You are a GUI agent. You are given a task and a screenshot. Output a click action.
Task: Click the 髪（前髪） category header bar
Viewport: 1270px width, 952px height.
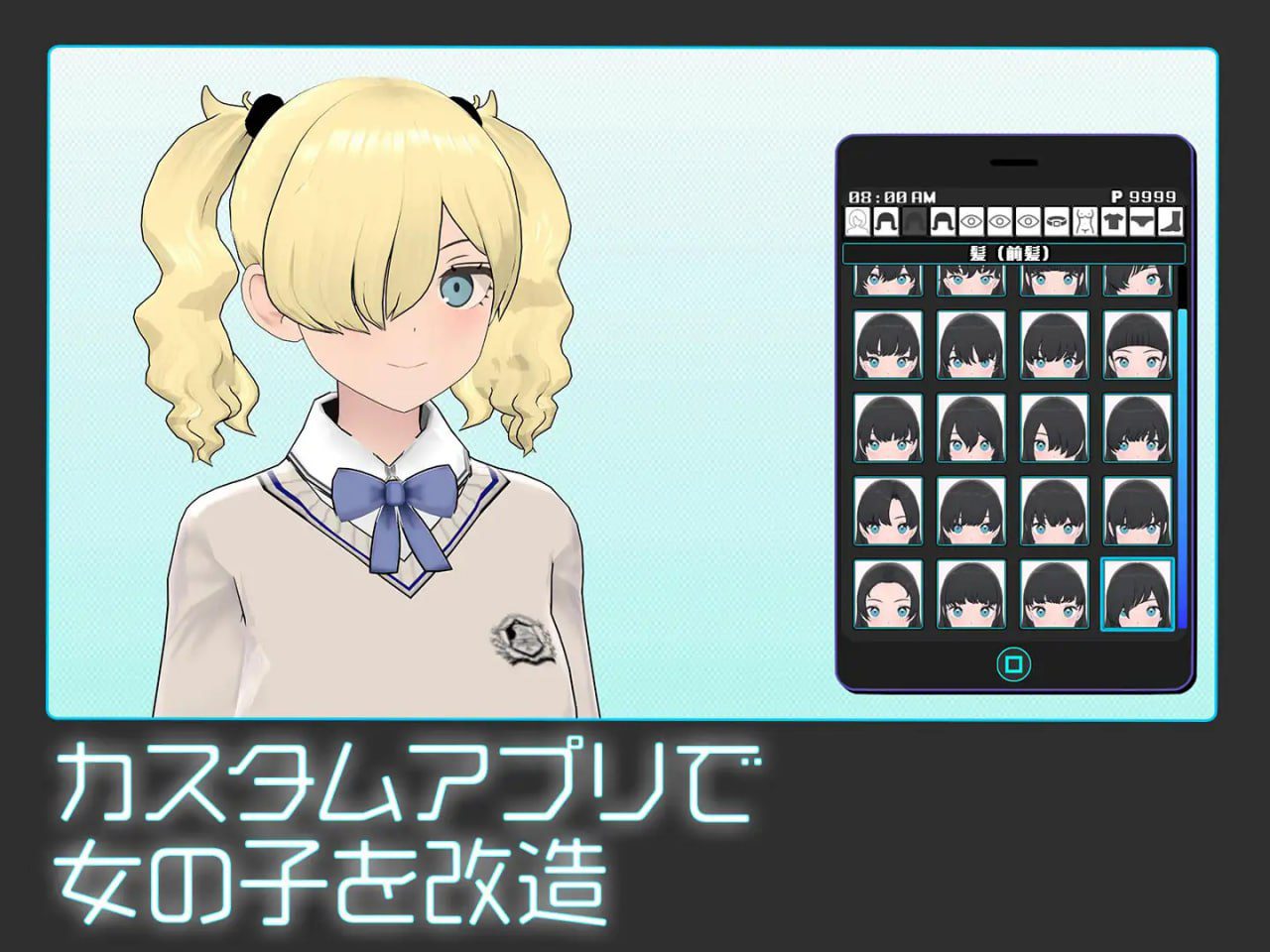click(x=1010, y=253)
